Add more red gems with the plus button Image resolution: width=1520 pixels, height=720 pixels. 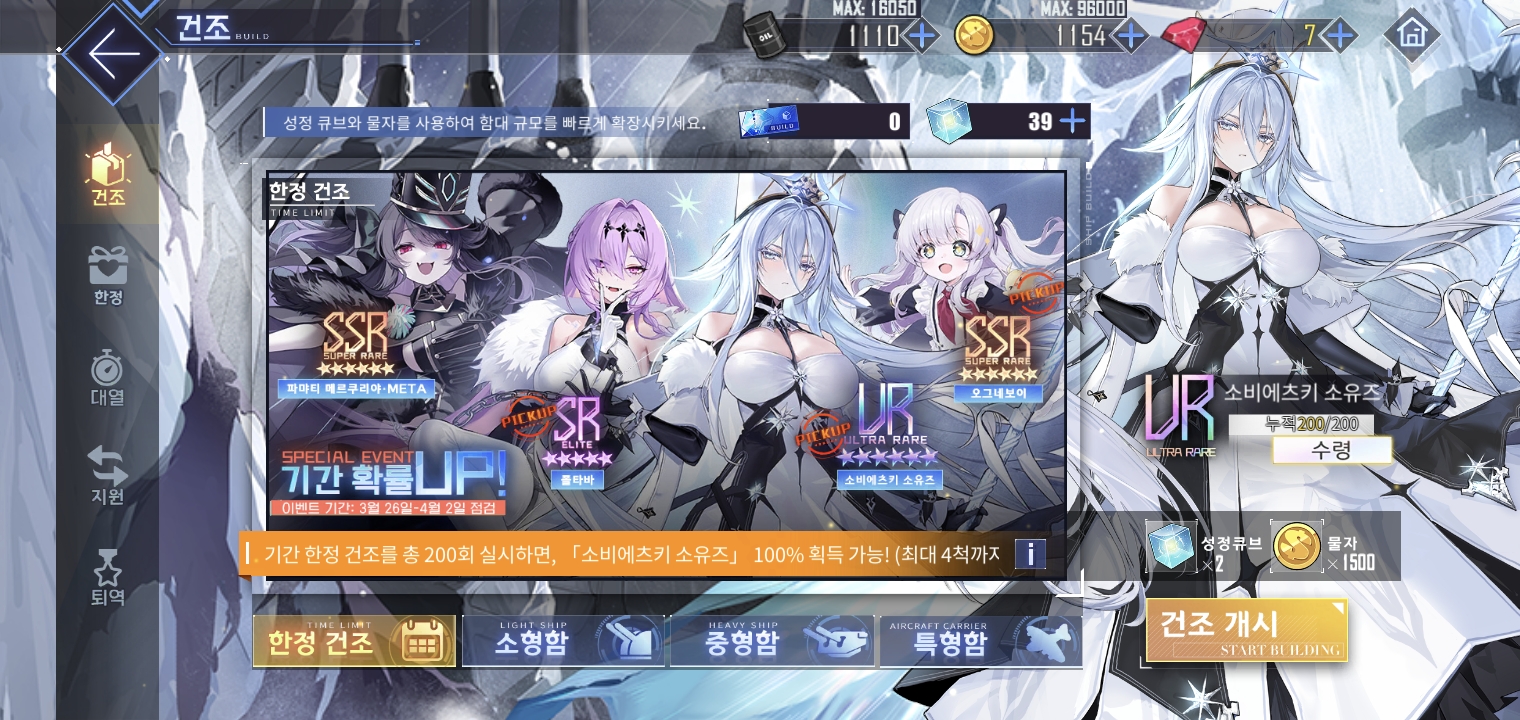tap(1339, 37)
